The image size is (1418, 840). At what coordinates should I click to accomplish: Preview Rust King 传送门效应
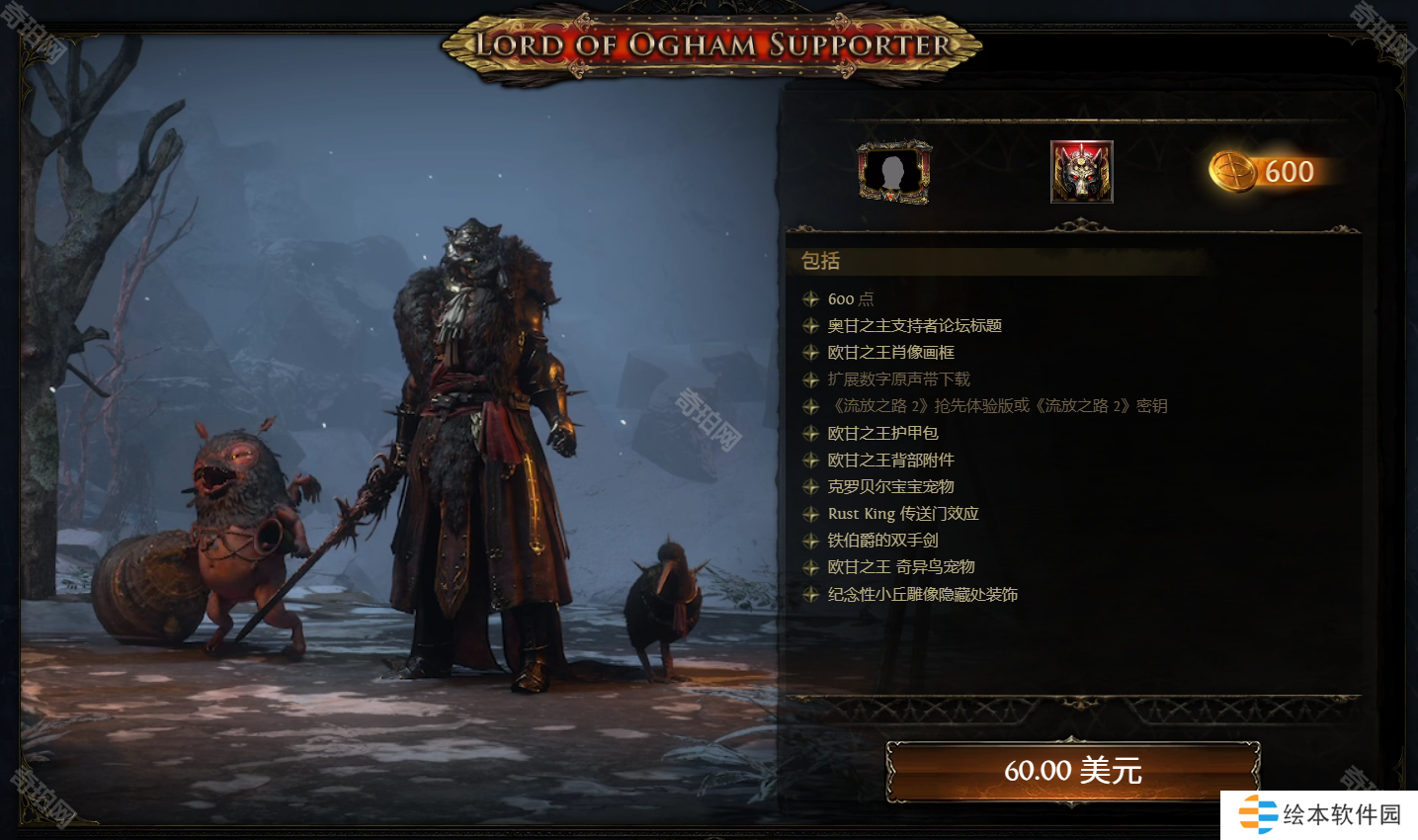point(903,514)
